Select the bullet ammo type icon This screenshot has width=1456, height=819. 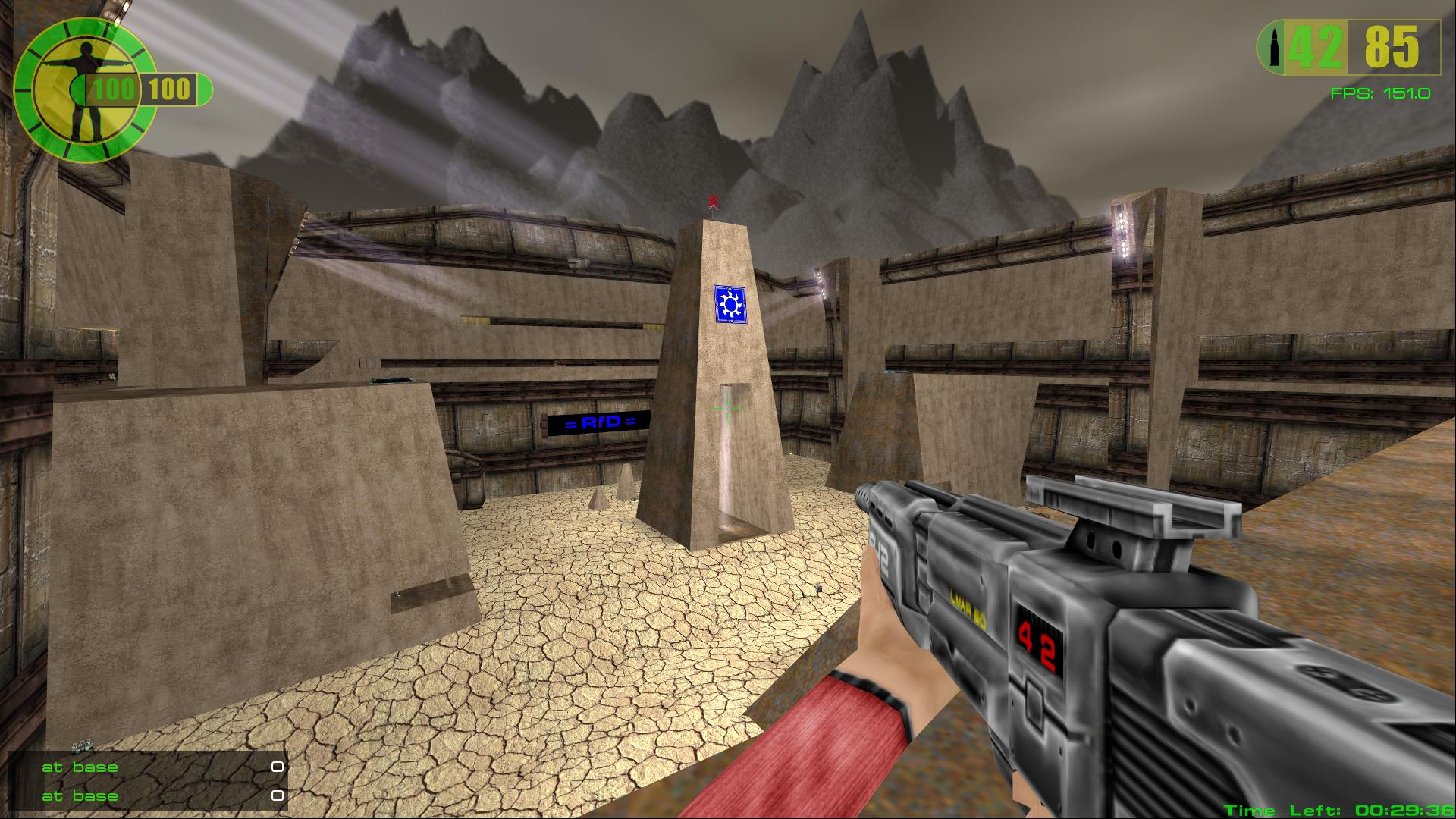pos(1272,48)
